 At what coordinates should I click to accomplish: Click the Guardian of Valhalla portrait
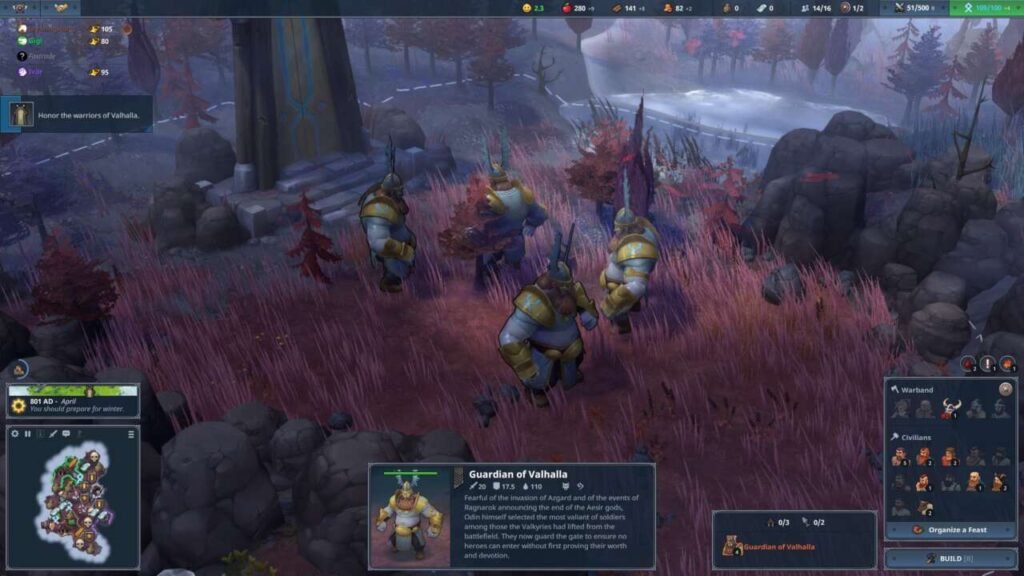410,515
